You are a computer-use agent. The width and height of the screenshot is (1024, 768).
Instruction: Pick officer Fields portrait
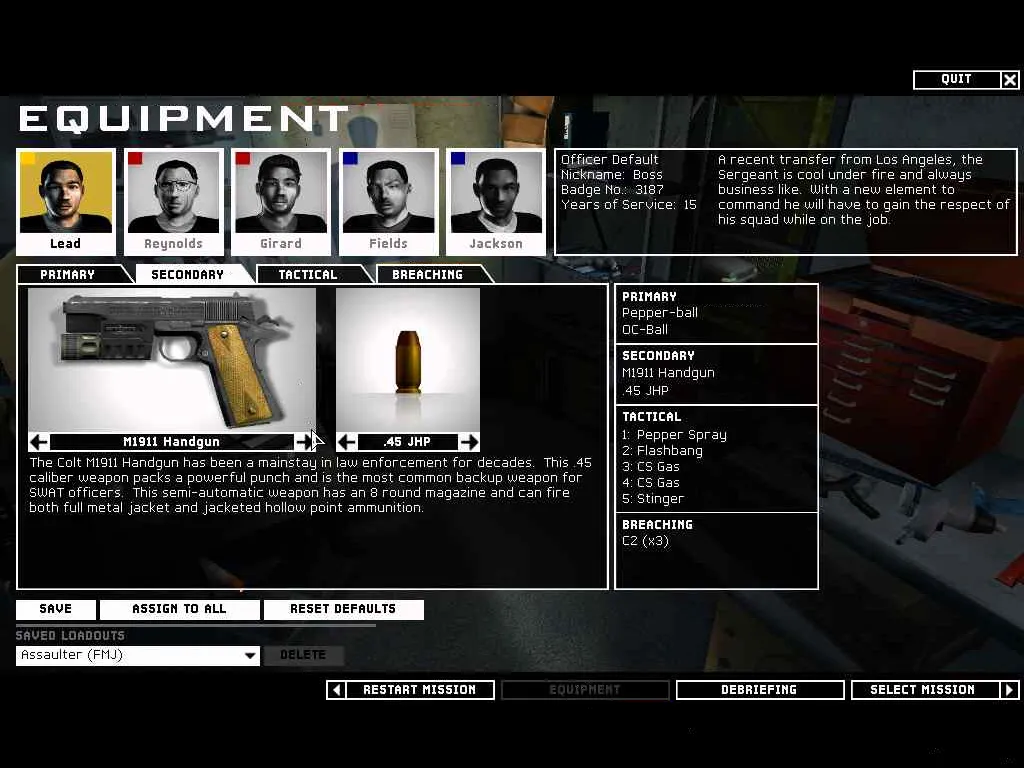click(388, 201)
